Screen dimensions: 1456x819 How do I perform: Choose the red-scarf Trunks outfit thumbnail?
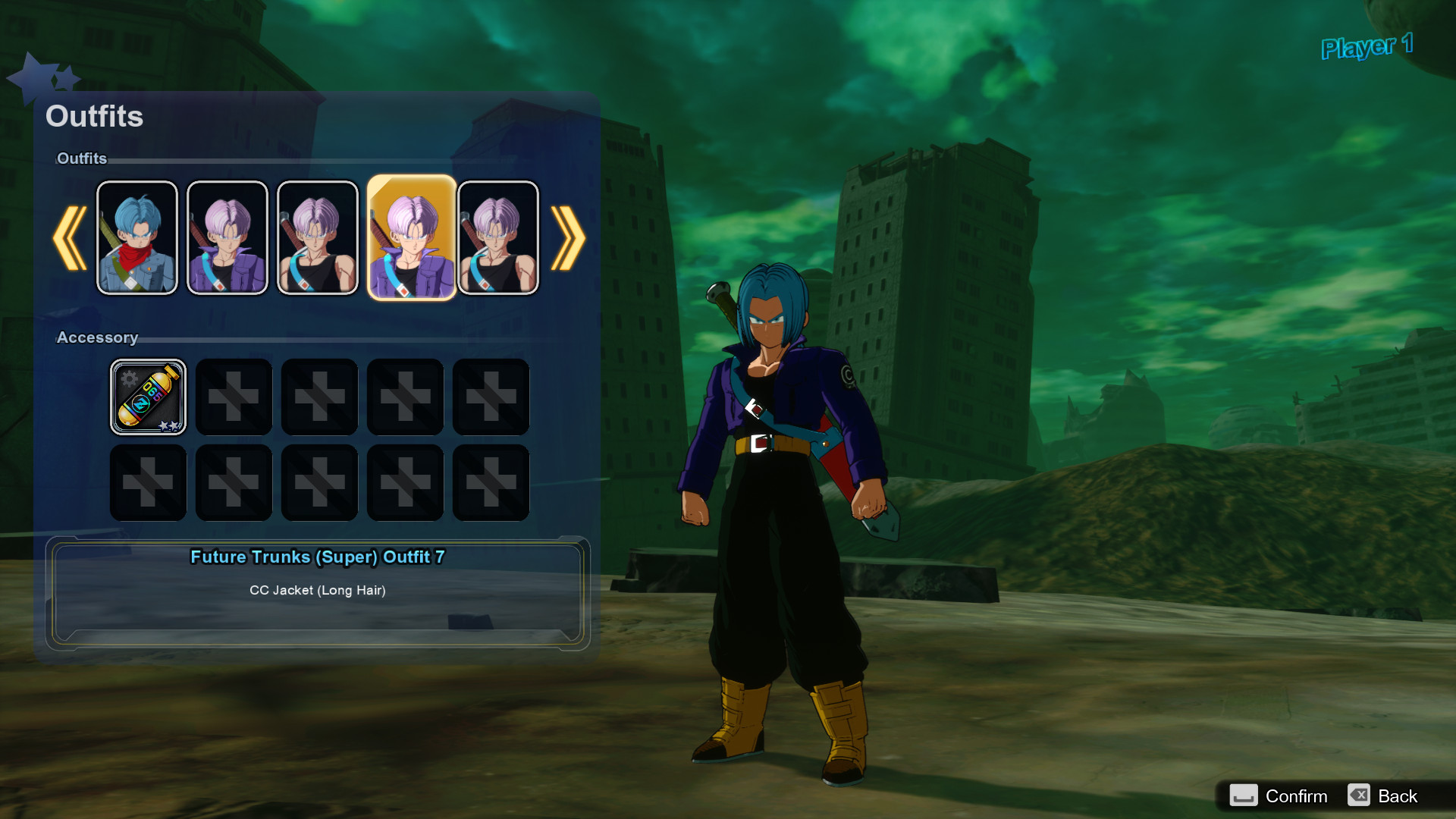click(x=137, y=237)
